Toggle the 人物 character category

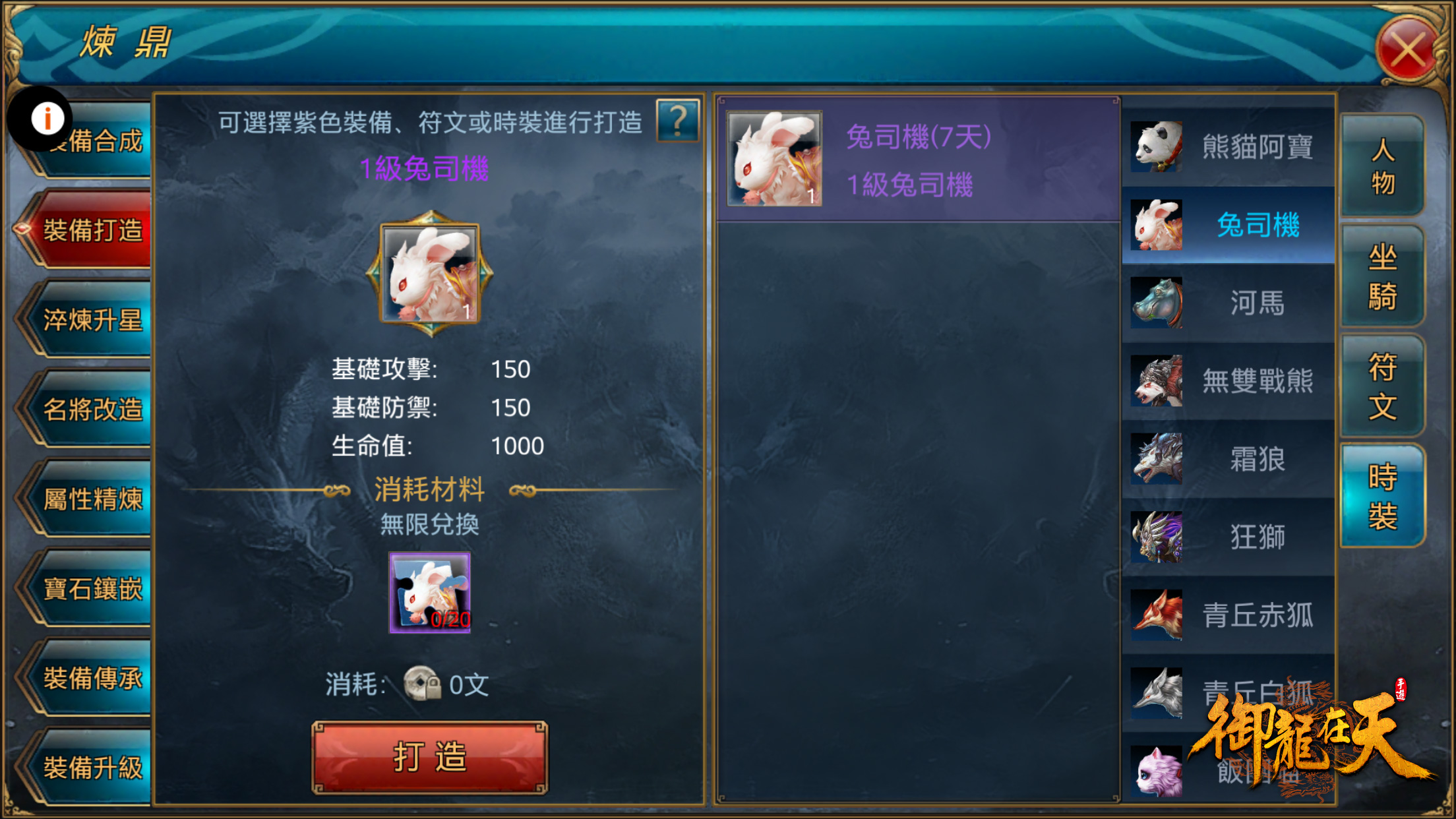coord(1383,168)
